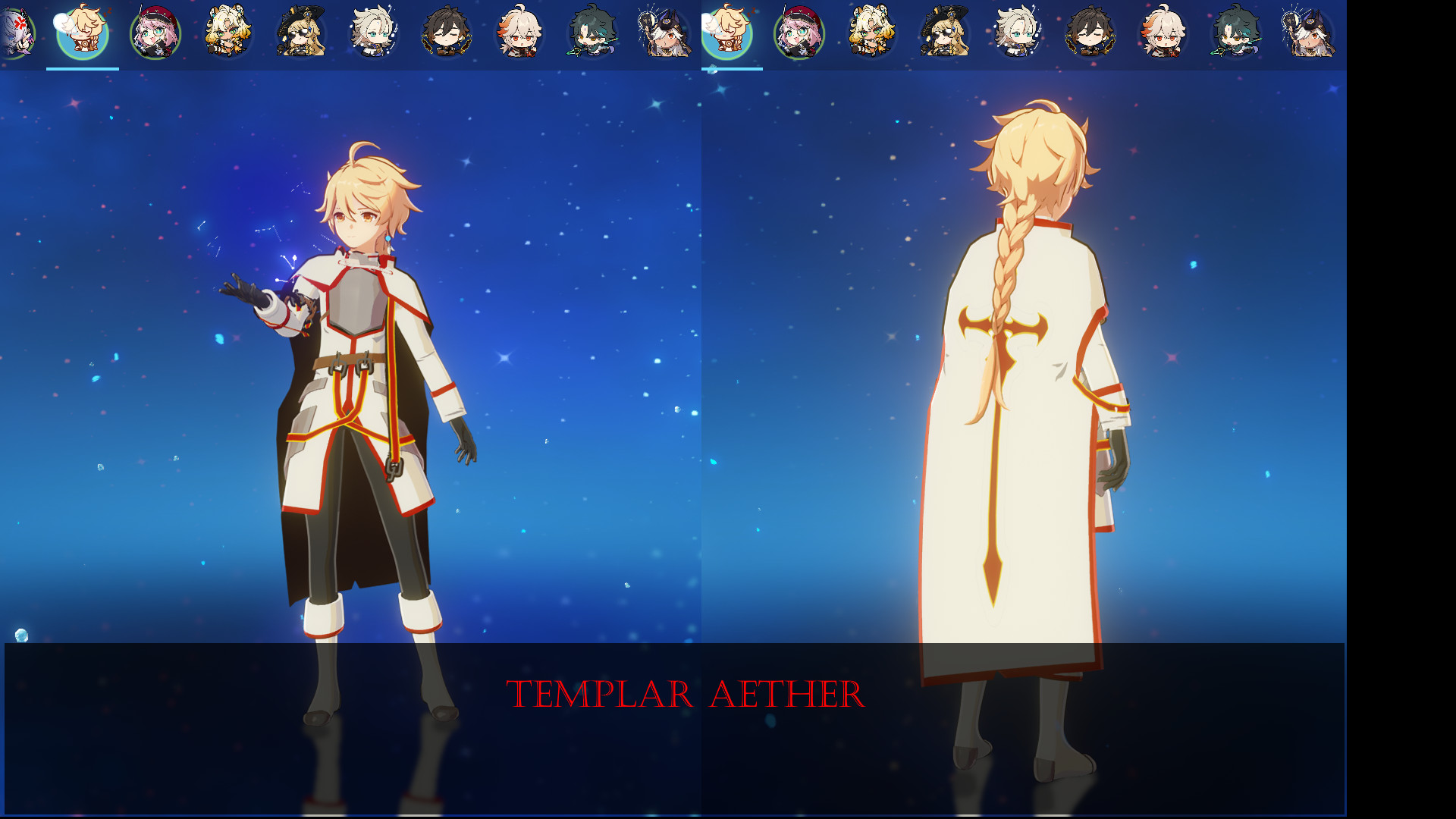Screen dimensions: 1456x819
Task: Select Kazuha's portrait icon
Action: point(519,34)
